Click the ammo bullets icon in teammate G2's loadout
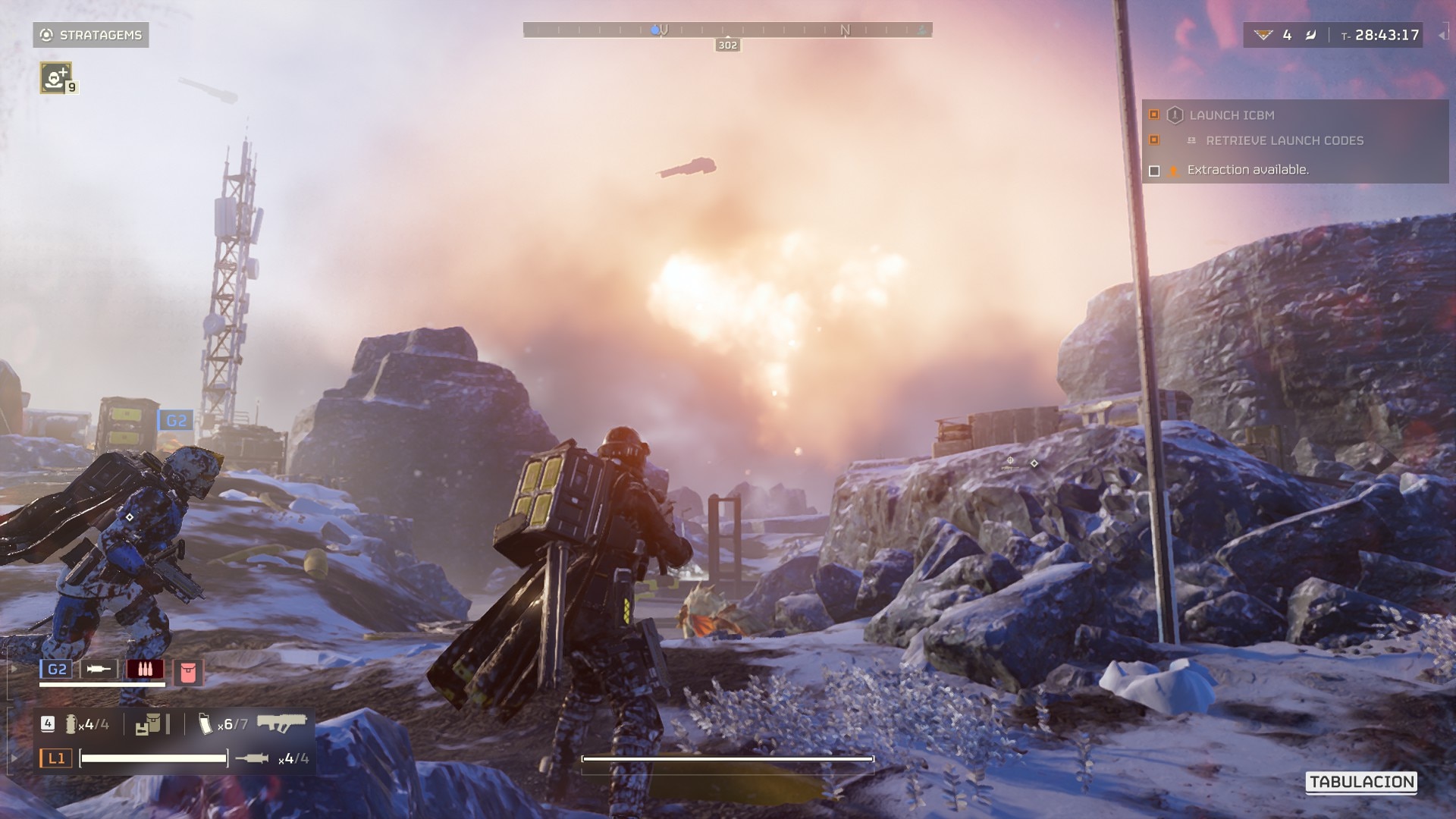Screen dimensions: 1456x819 (x=145, y=669)
